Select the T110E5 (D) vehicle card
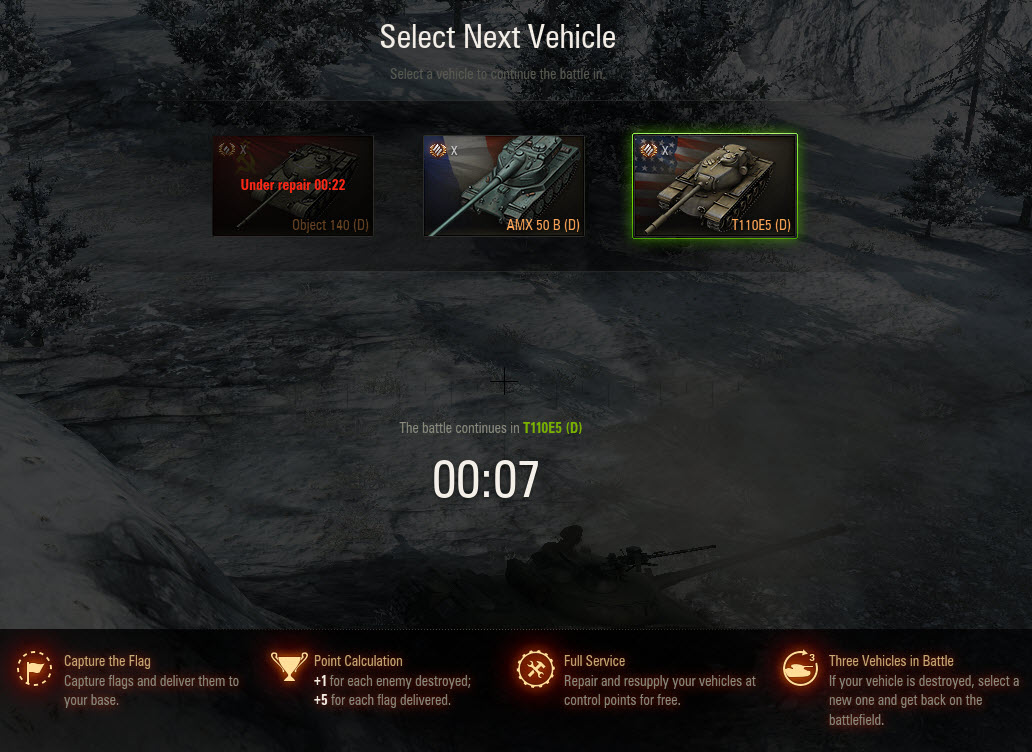 [x=714, y=186]
